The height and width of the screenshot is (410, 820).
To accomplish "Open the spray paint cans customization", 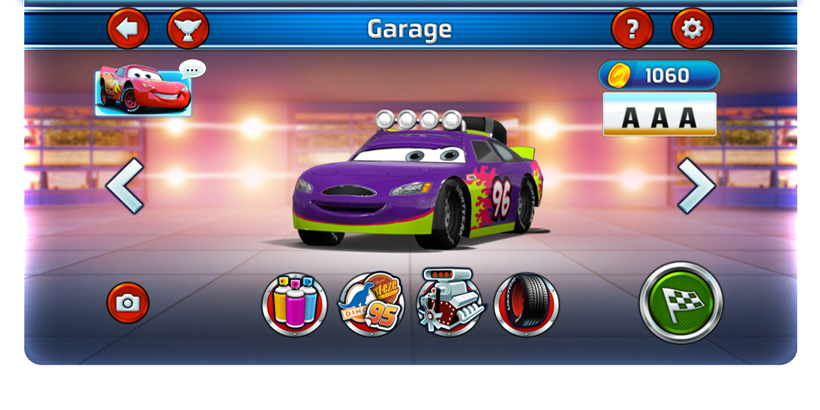I will point(294,304).
